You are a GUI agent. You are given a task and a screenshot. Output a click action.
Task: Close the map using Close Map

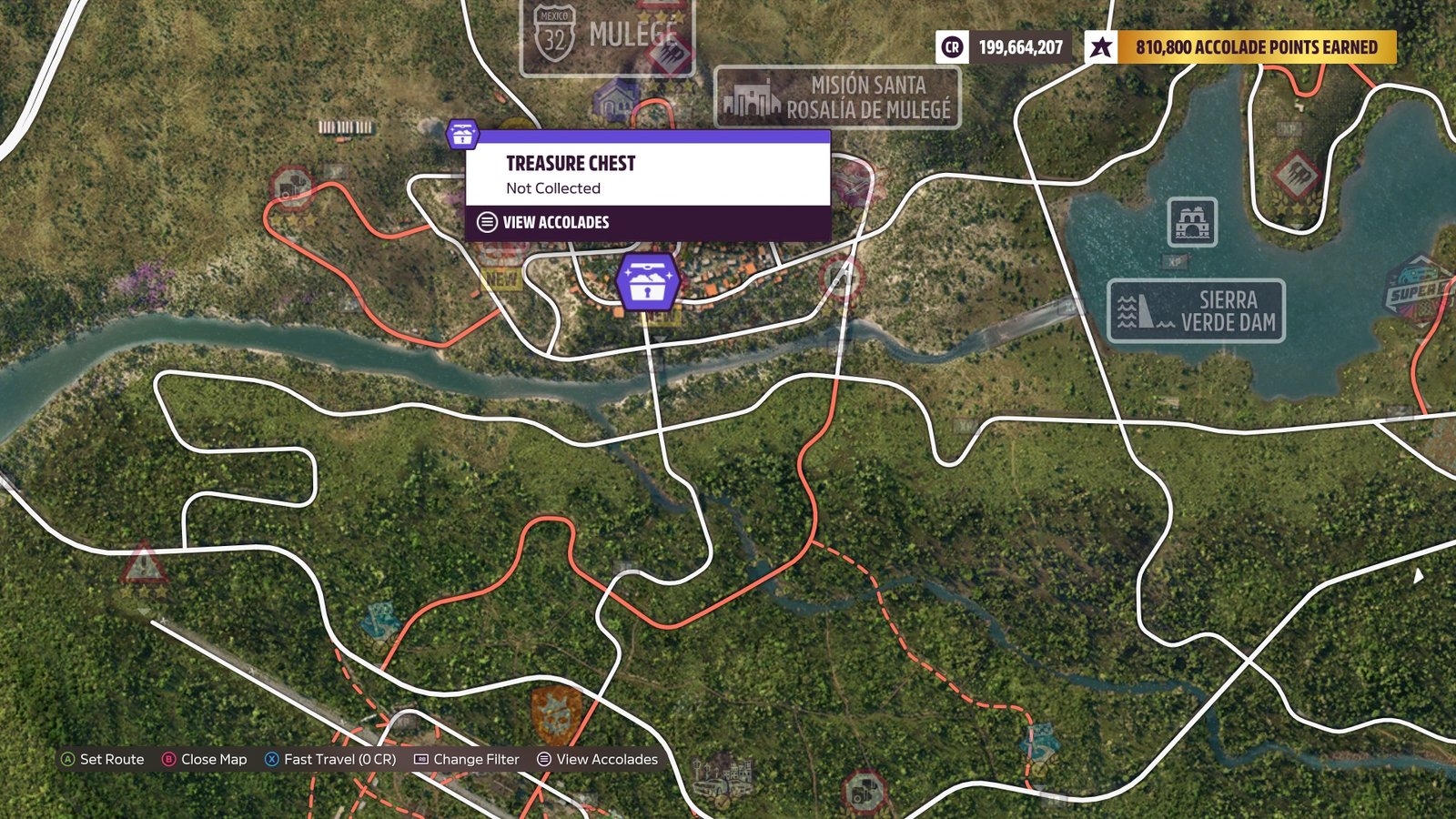205,759
